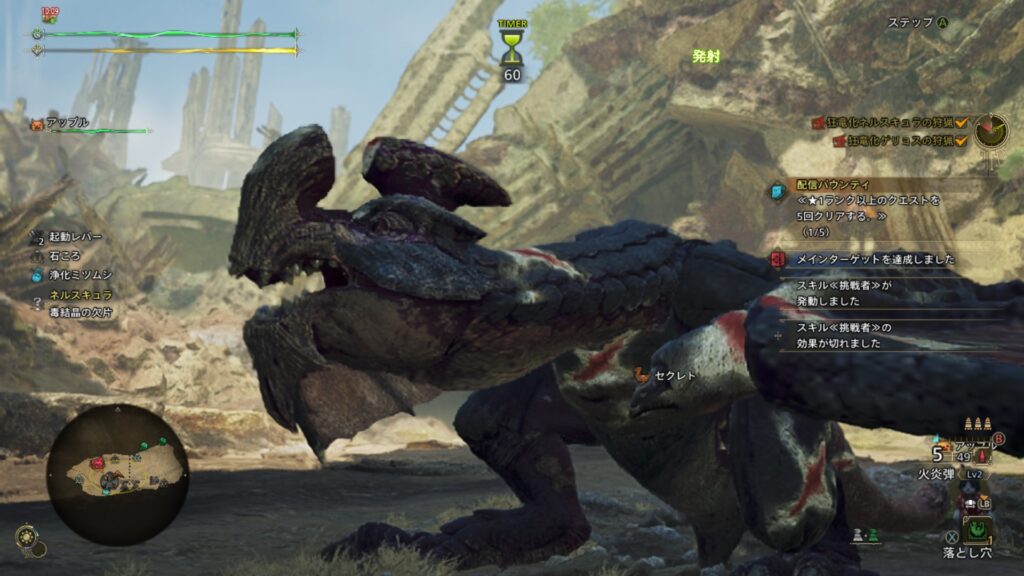
Task: Click the アップル companion name tag
Action: click(x=66, y=122)
